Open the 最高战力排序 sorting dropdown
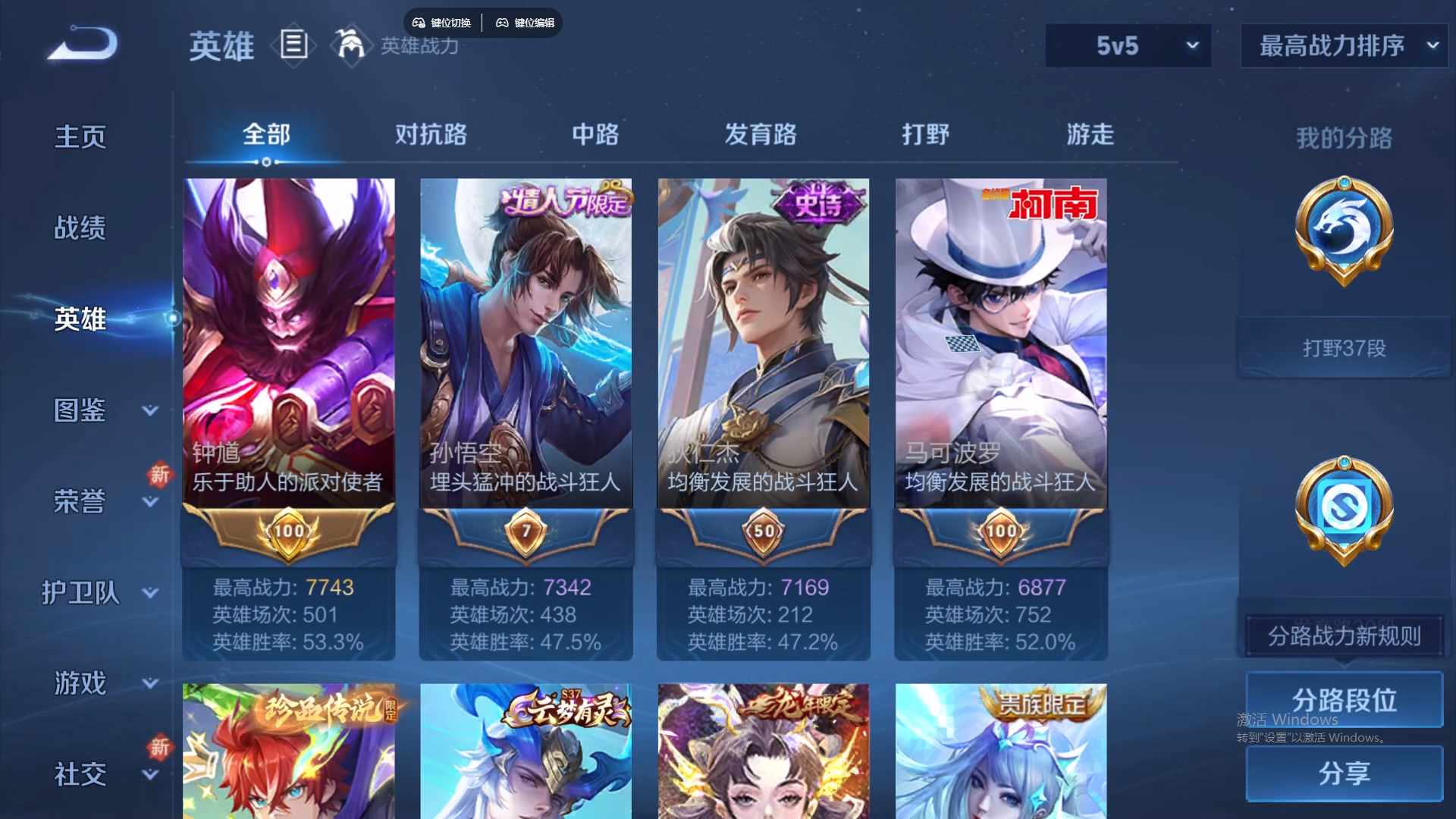Viewport: 1456px width, 819px height. tap(1342, 45)
